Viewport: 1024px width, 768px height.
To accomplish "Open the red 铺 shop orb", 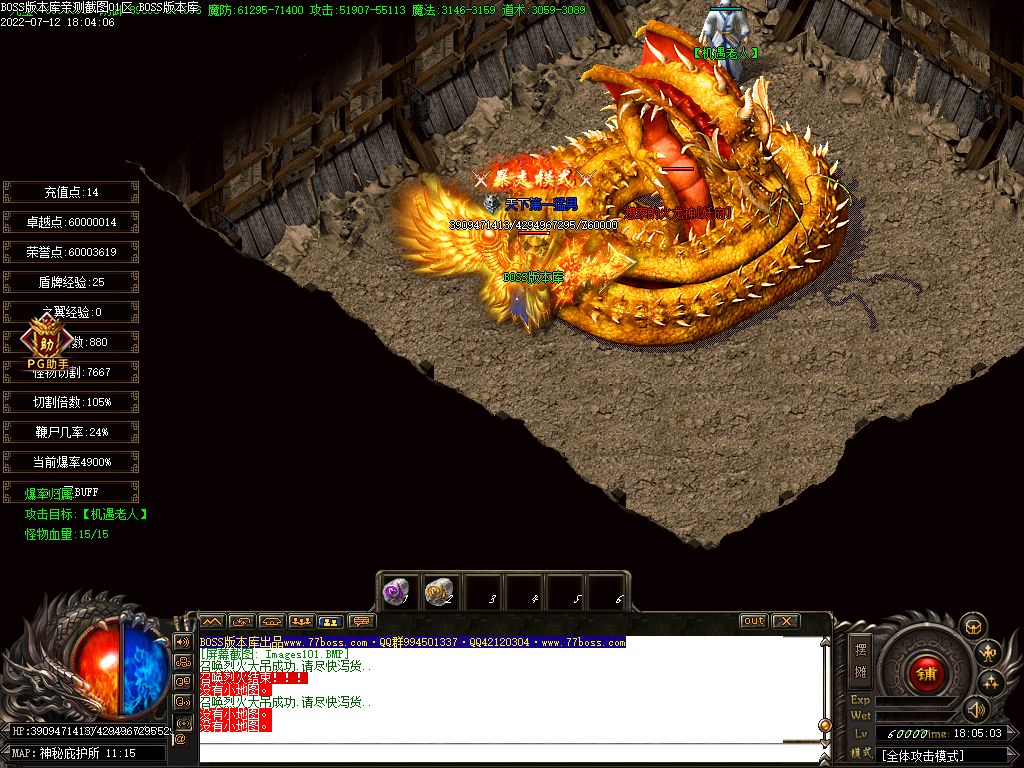I will [926, 673].
